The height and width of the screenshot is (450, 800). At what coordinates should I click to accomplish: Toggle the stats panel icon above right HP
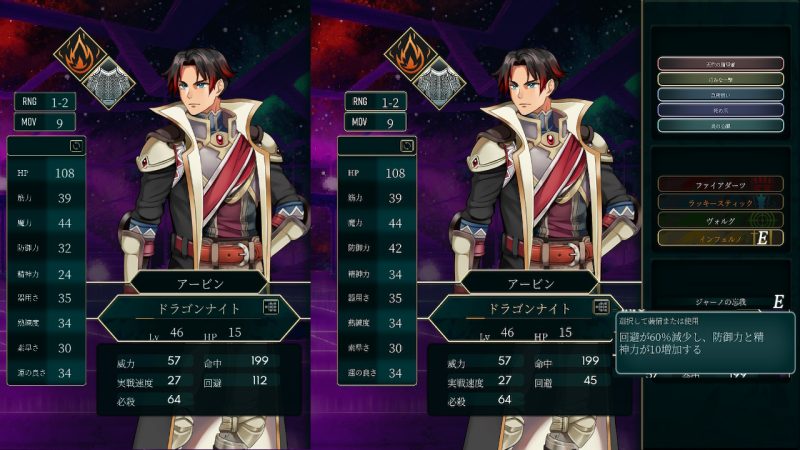pos(407,145)
